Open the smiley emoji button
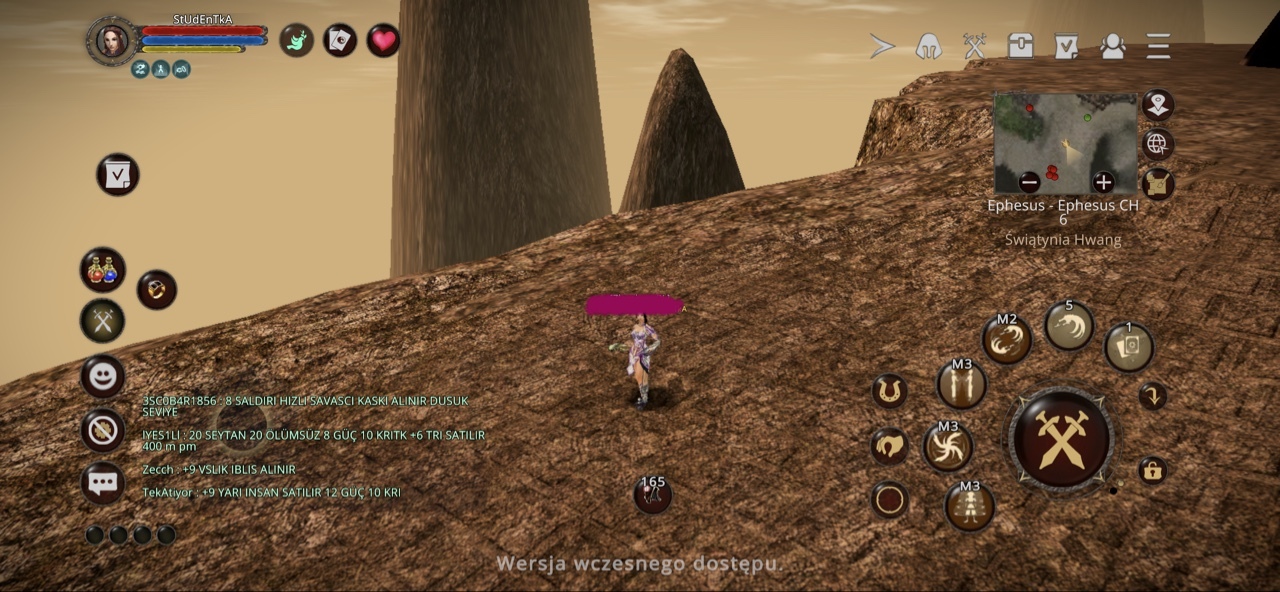The height and width of the screenshot is (592, 1280). tap(103, 377)
